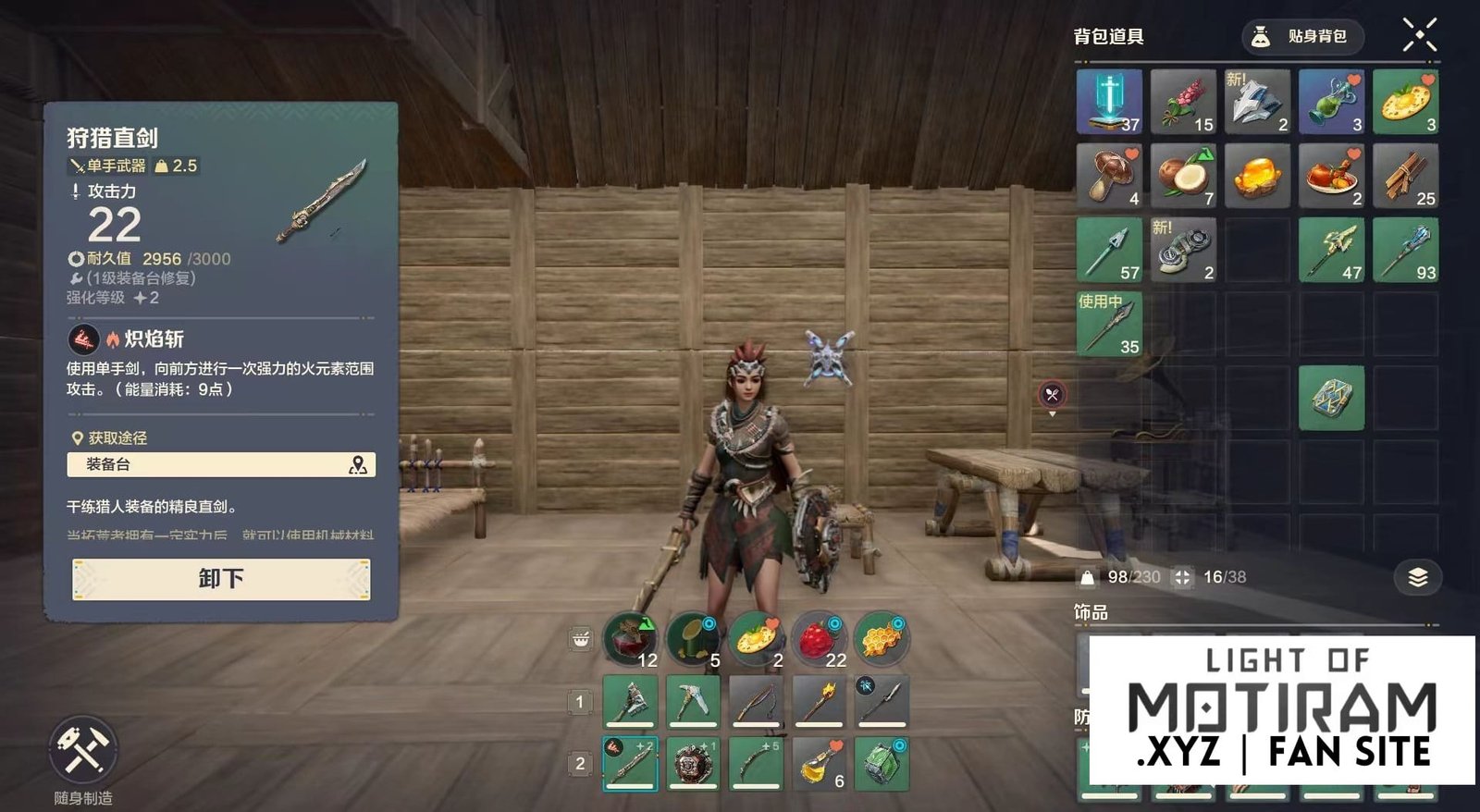Select the halved coconut item
Screen dimensions: 1480x812
coord(1183,175)
